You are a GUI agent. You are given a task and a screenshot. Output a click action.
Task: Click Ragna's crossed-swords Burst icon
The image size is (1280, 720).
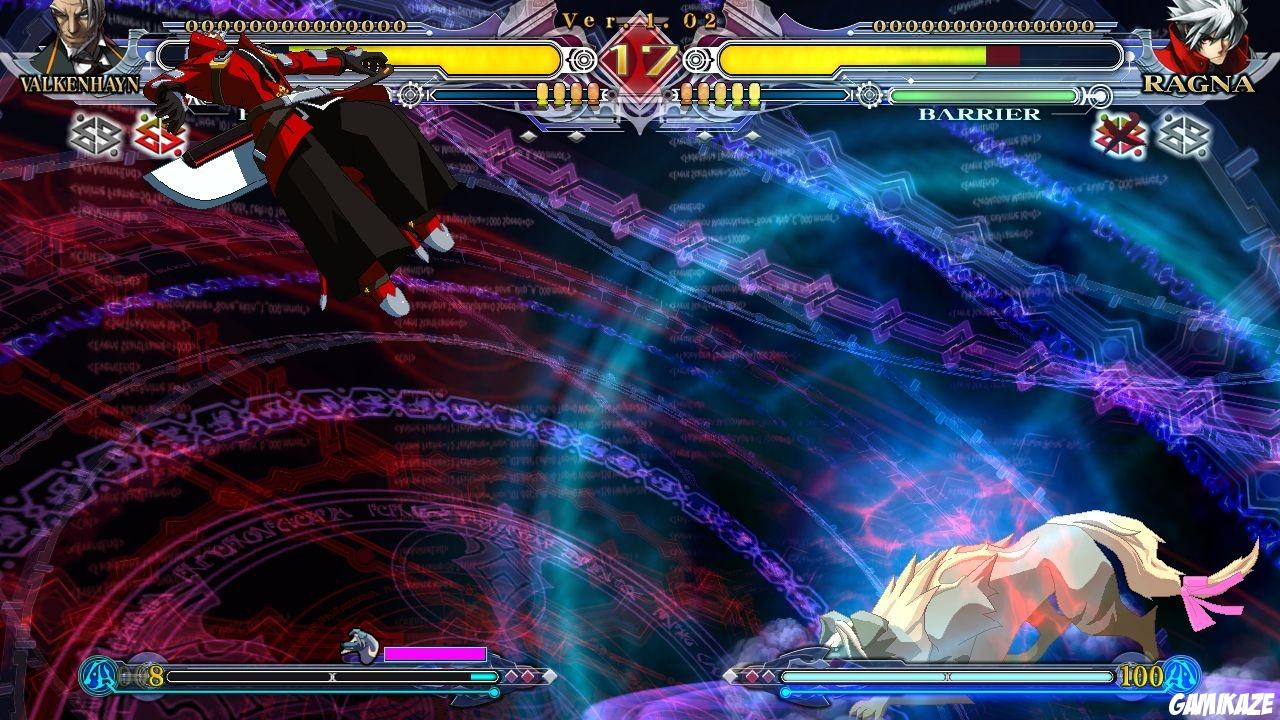point(1120,135)
